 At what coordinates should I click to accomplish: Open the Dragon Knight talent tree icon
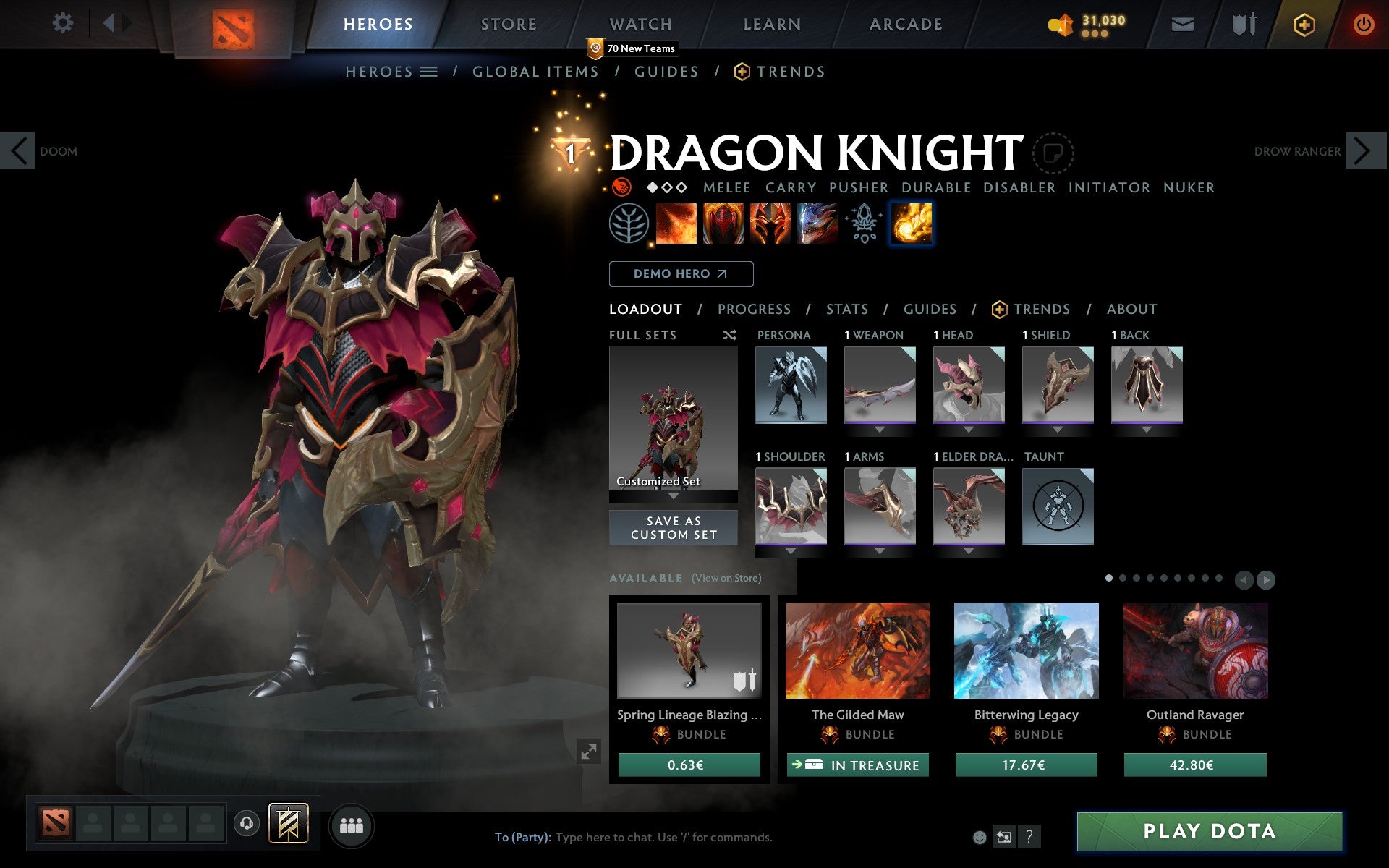[x=630, y=223]
